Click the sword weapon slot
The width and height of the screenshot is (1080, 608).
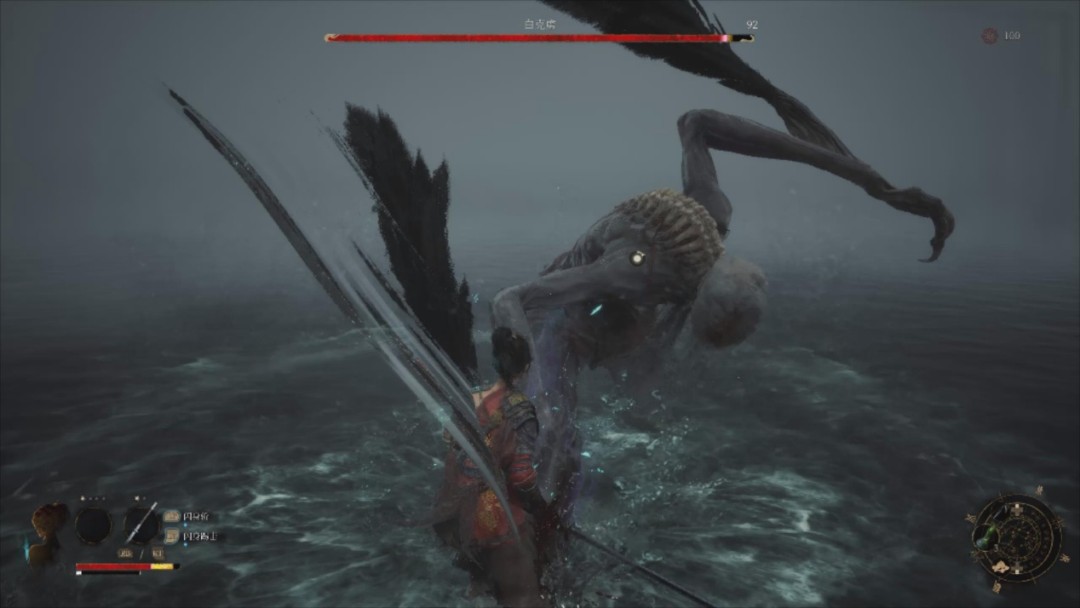(141, 523)
